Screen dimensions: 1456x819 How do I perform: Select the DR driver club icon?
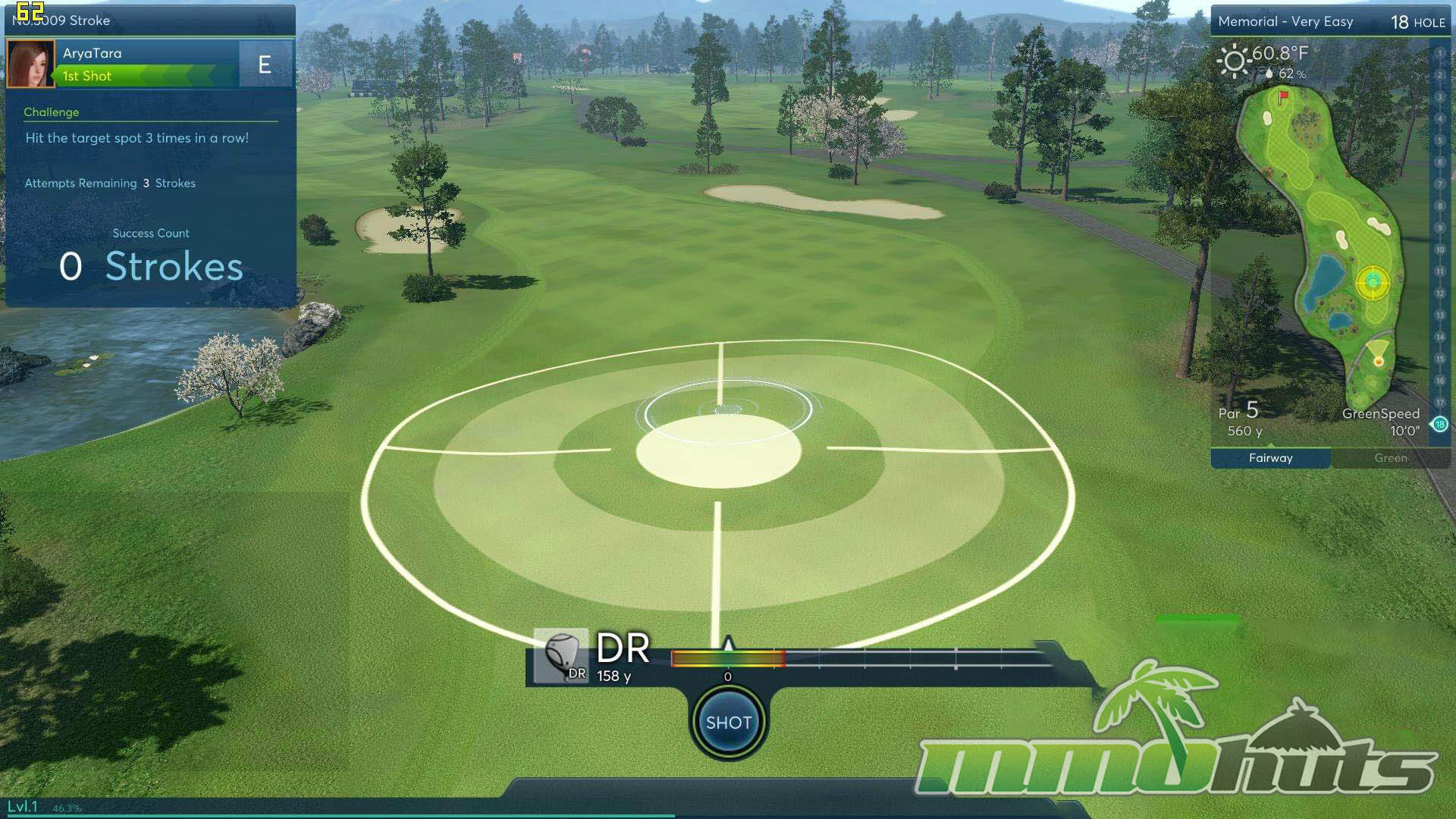click(x=561, y=656)
